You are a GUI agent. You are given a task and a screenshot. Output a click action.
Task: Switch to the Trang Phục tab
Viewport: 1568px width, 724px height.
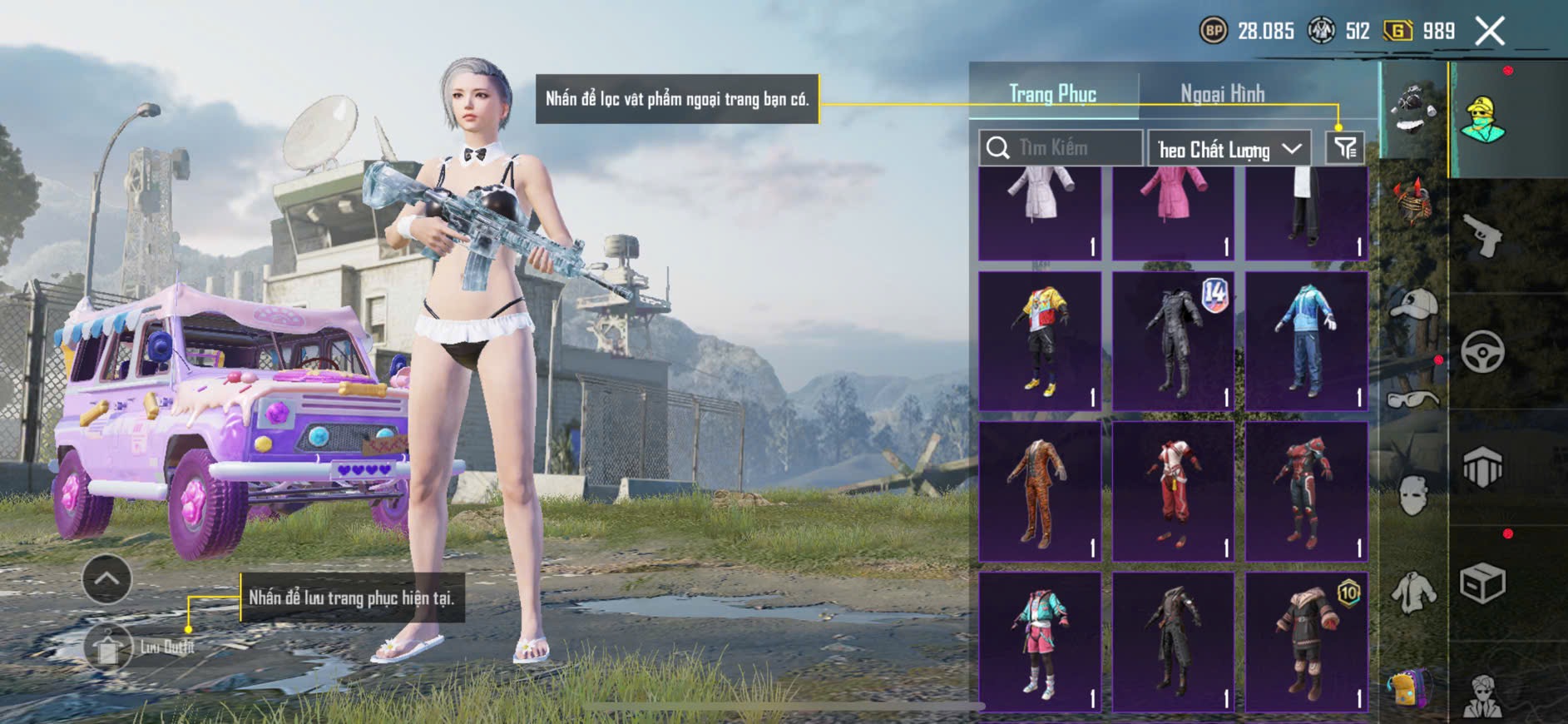[x=1052, y=94]
